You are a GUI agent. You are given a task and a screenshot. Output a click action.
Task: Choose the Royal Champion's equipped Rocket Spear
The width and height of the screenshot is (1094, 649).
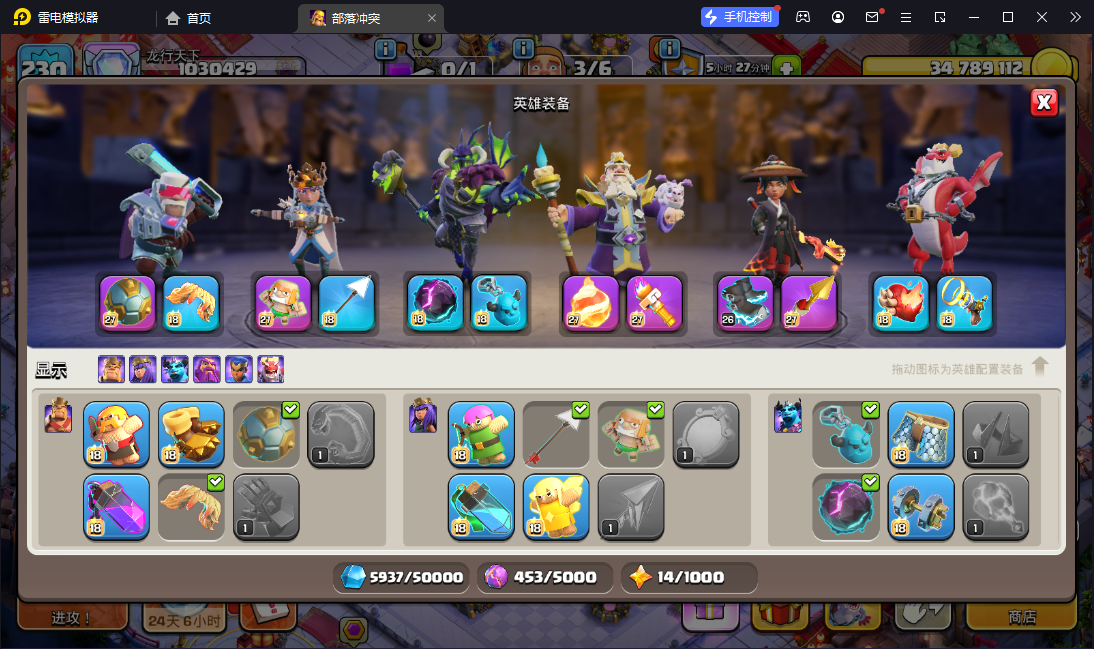coord(809,302)
